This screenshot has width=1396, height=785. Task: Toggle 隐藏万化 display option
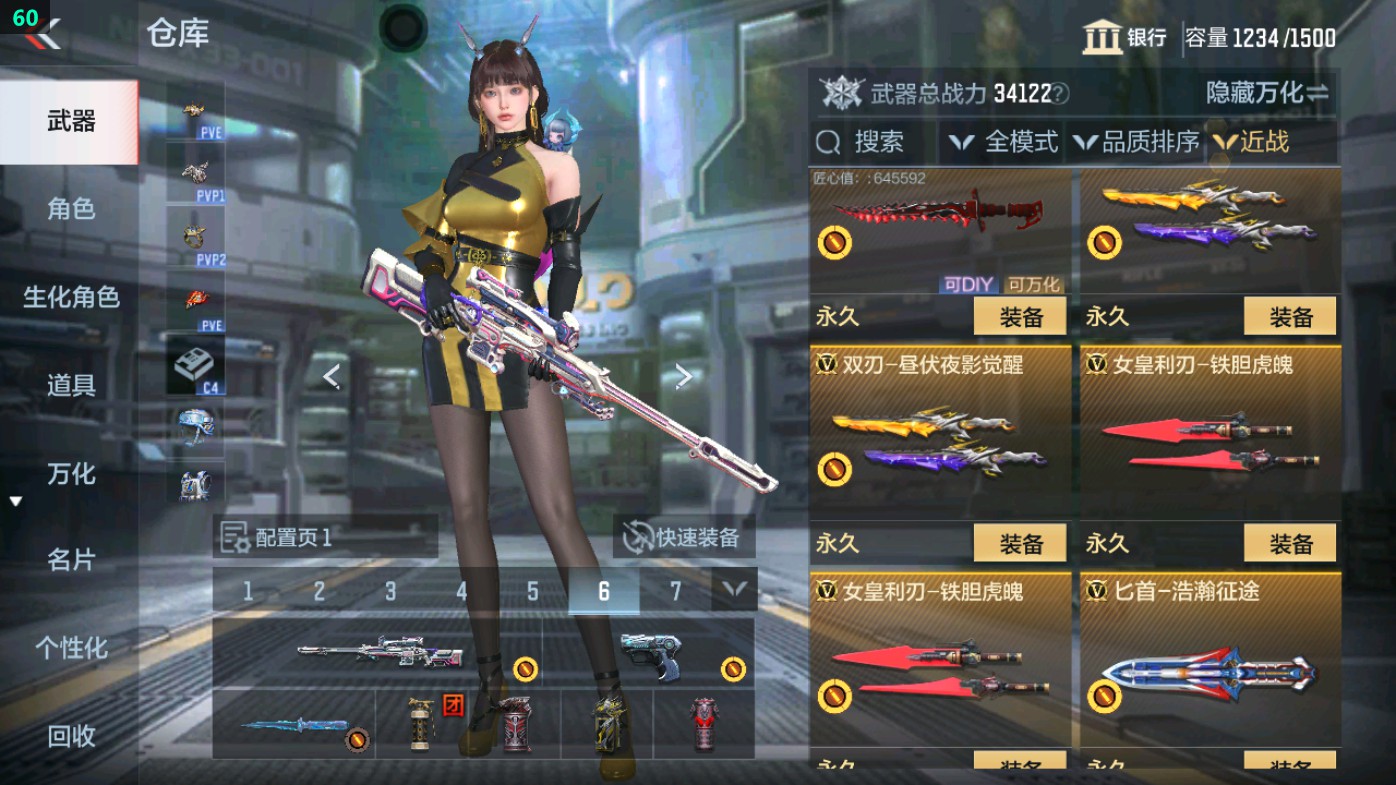click(x=1262, y=90)
